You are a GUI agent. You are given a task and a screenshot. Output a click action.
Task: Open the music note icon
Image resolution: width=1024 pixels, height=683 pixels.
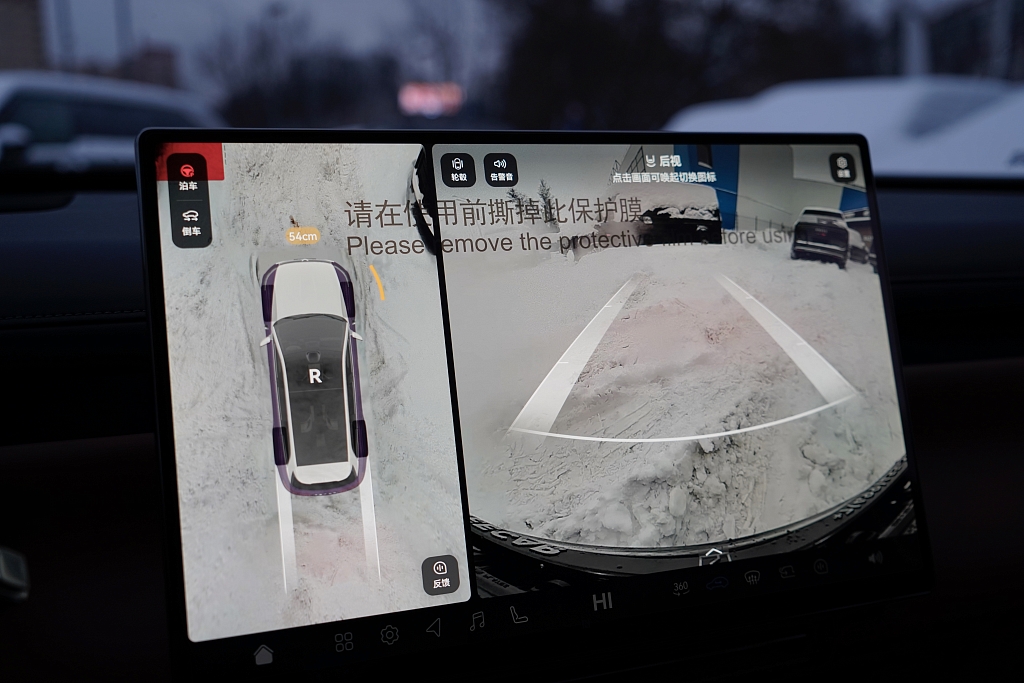477,621
